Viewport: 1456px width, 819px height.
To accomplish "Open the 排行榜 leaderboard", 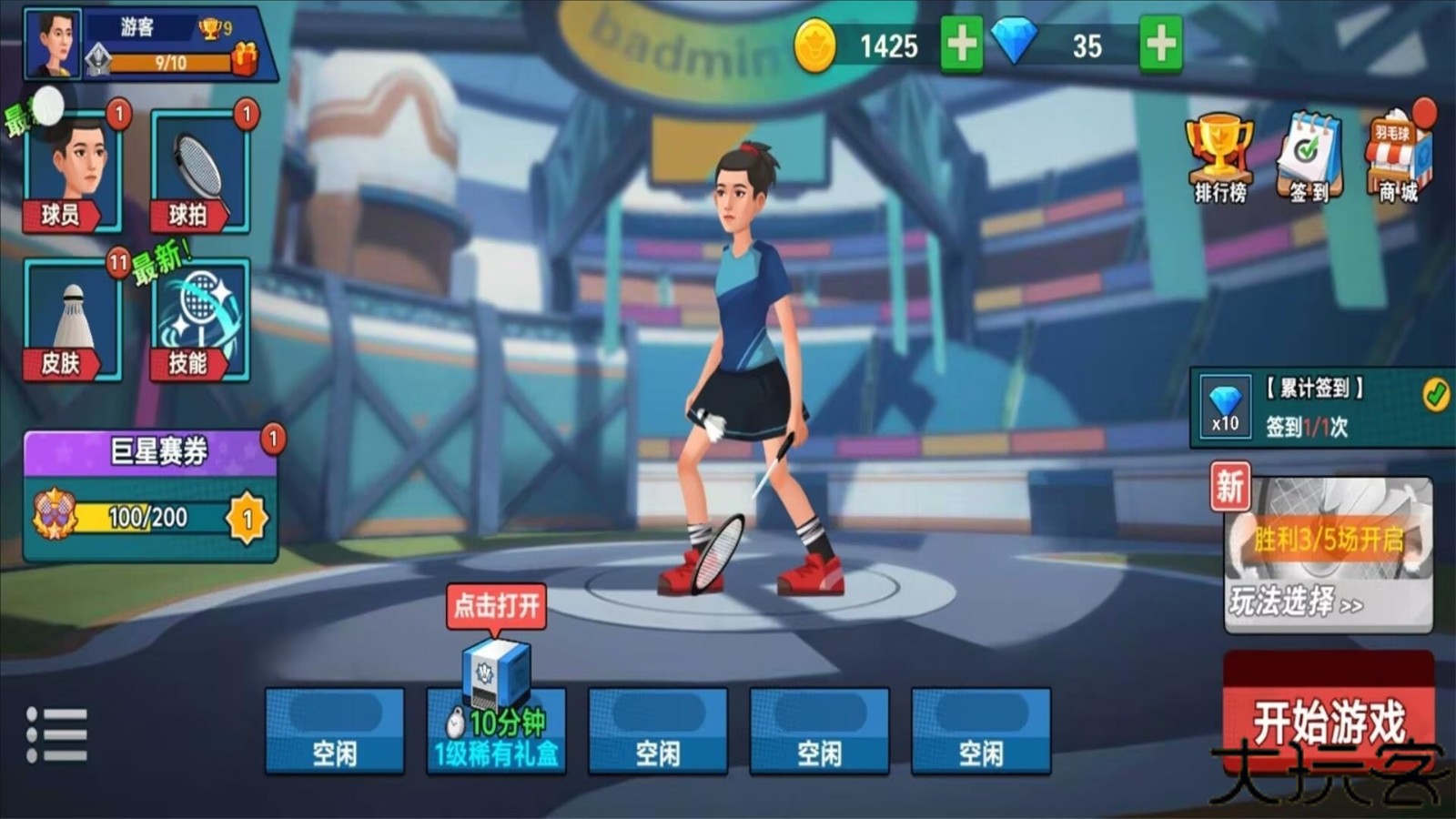I will (x=1219, y=157).
